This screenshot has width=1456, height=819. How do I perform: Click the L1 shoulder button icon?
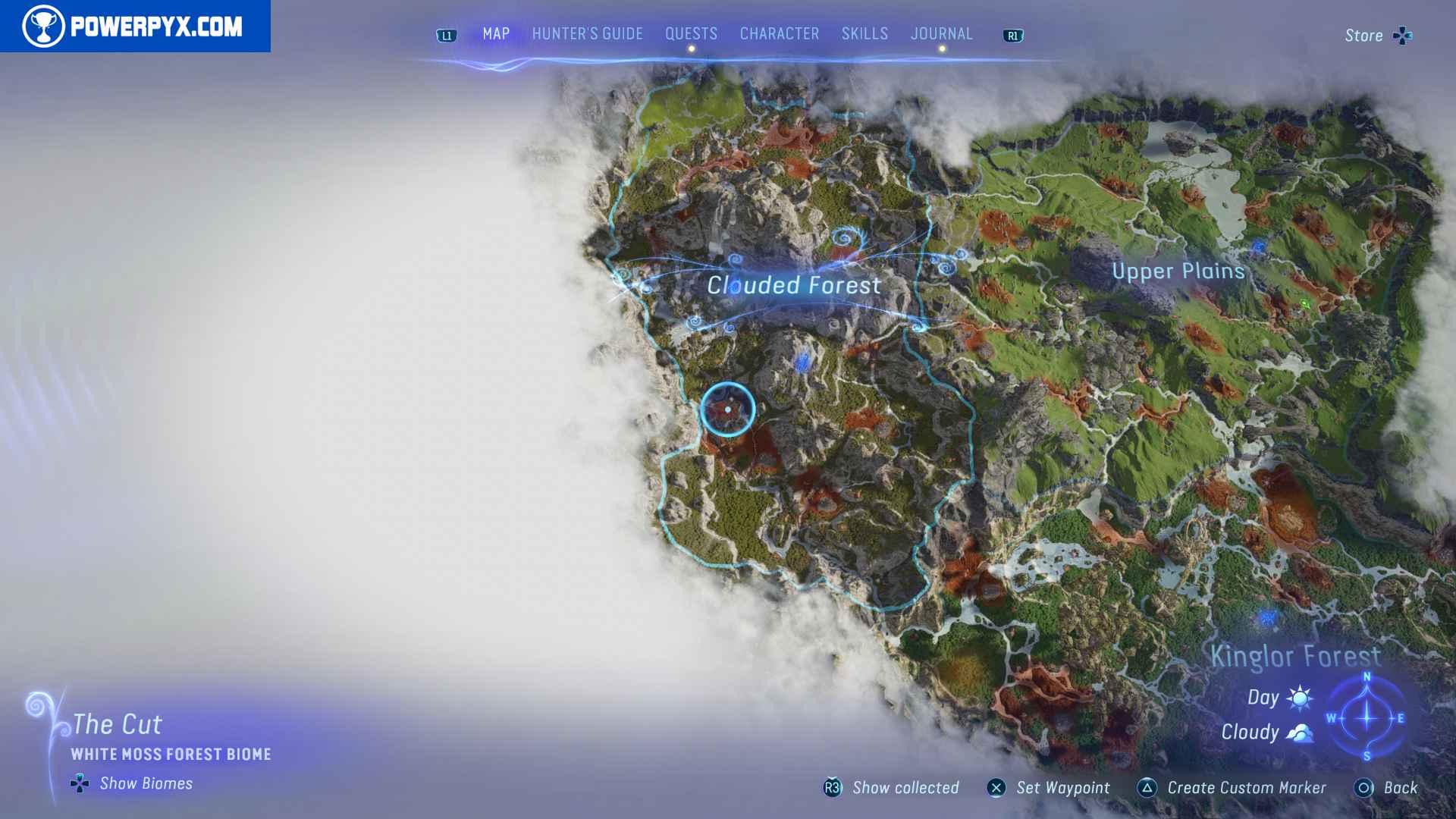point(446,35)
